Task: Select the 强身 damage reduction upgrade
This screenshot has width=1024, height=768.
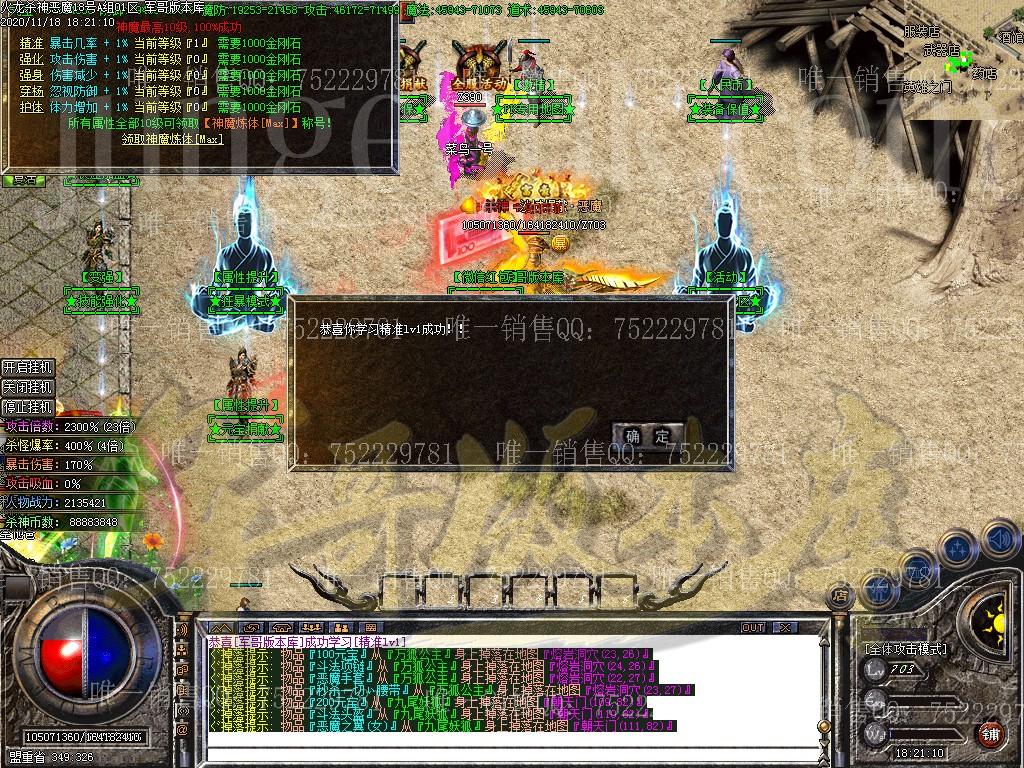Action: click(31, 75)
